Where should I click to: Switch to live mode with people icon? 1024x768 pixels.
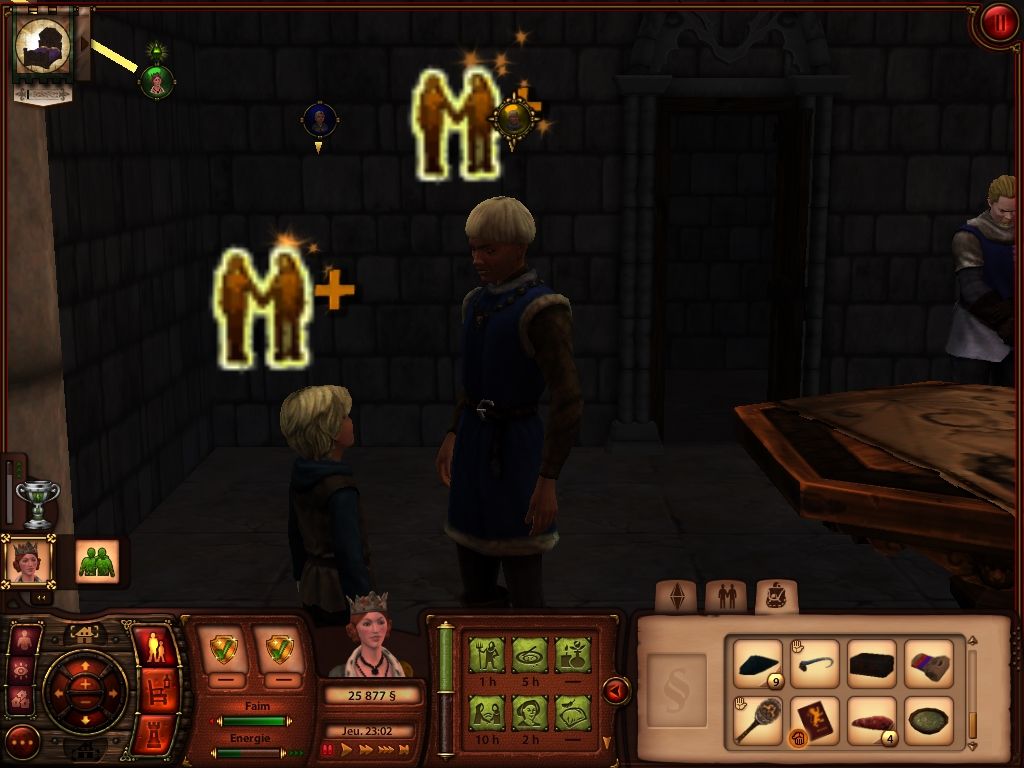[154, 646]
